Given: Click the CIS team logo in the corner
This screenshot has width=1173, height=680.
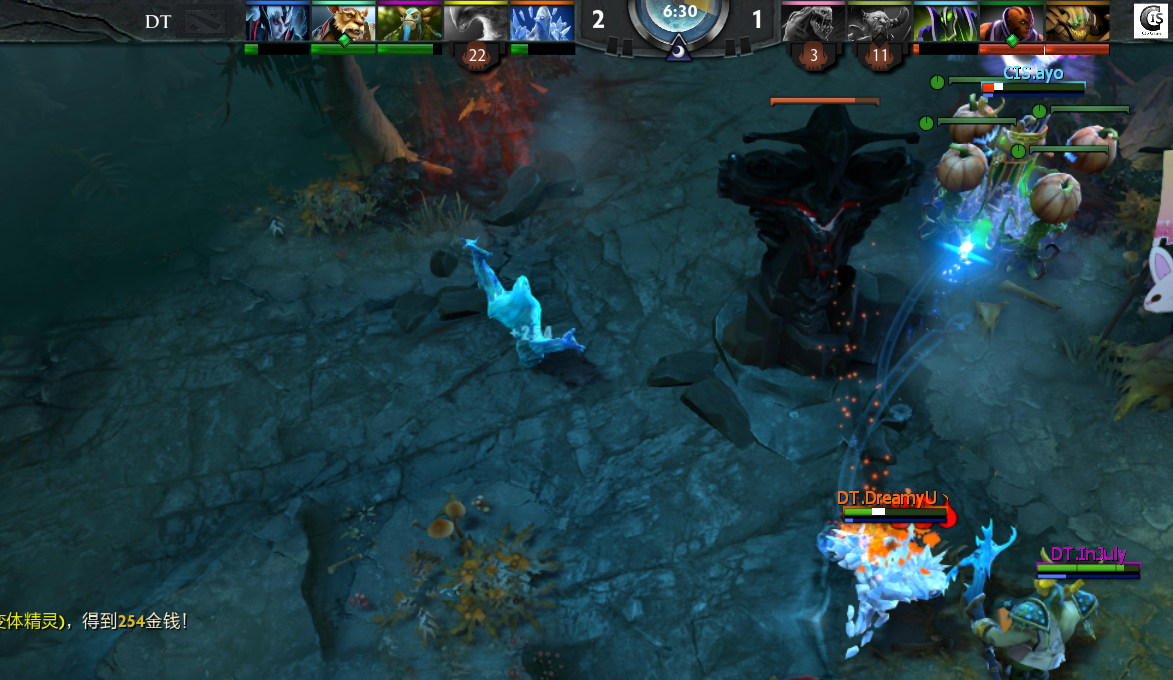Looking at the screenshot, I should coord(1152,21).
